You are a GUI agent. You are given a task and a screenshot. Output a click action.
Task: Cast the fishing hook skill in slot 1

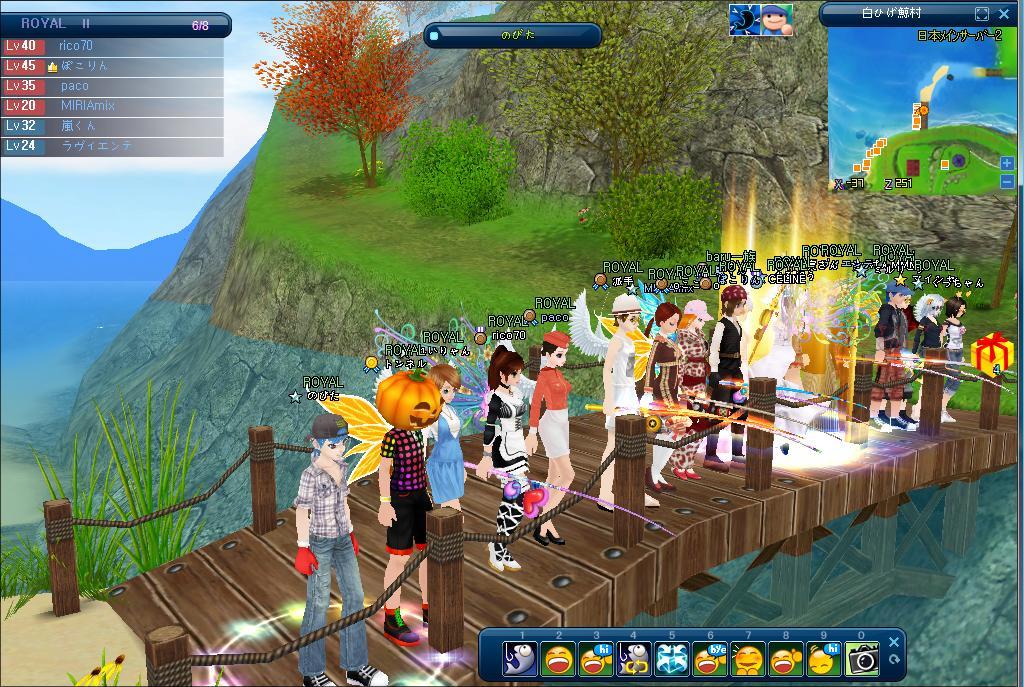[x=520, y=659]
